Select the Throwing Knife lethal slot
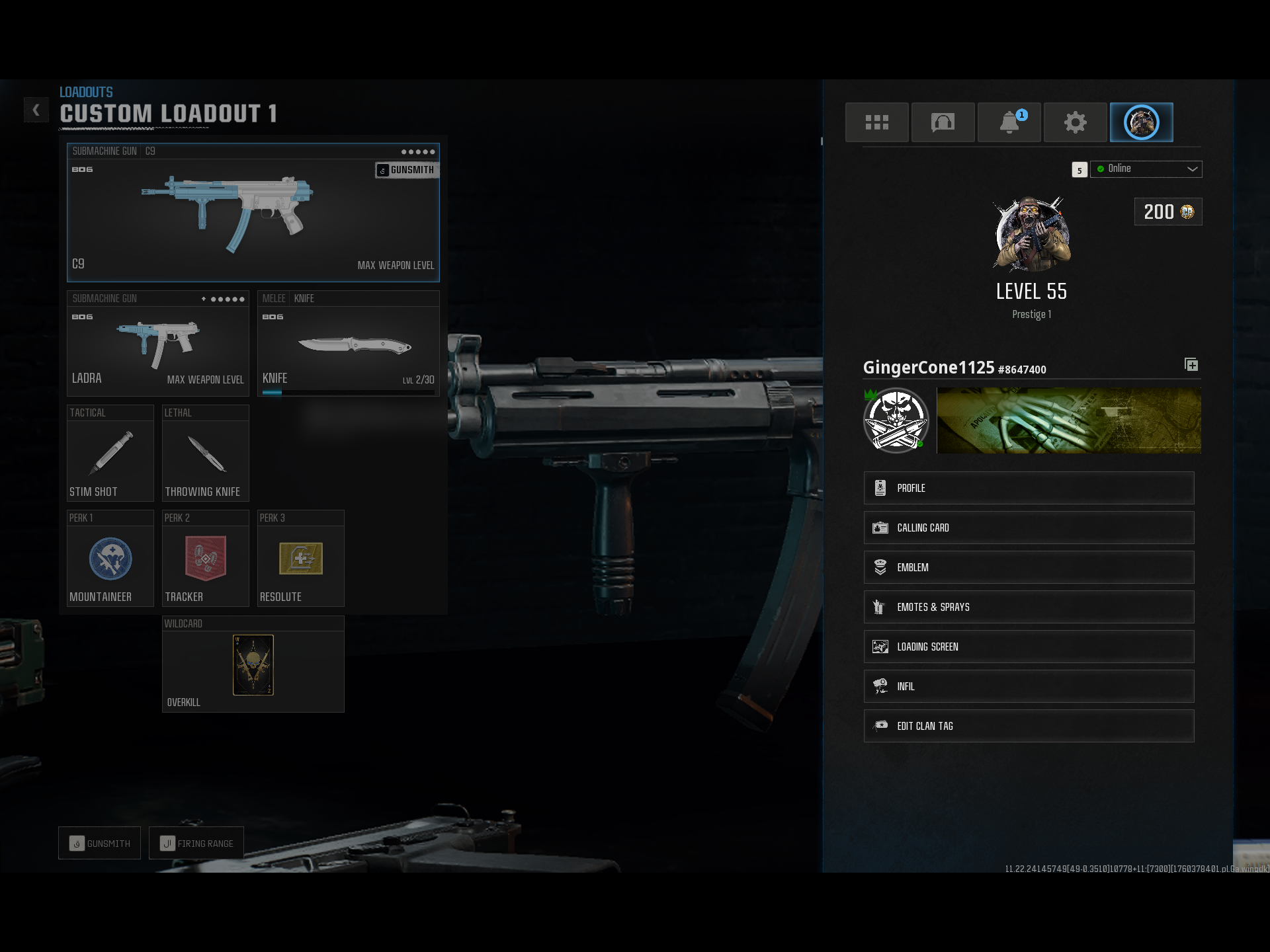 click(205, 454)
